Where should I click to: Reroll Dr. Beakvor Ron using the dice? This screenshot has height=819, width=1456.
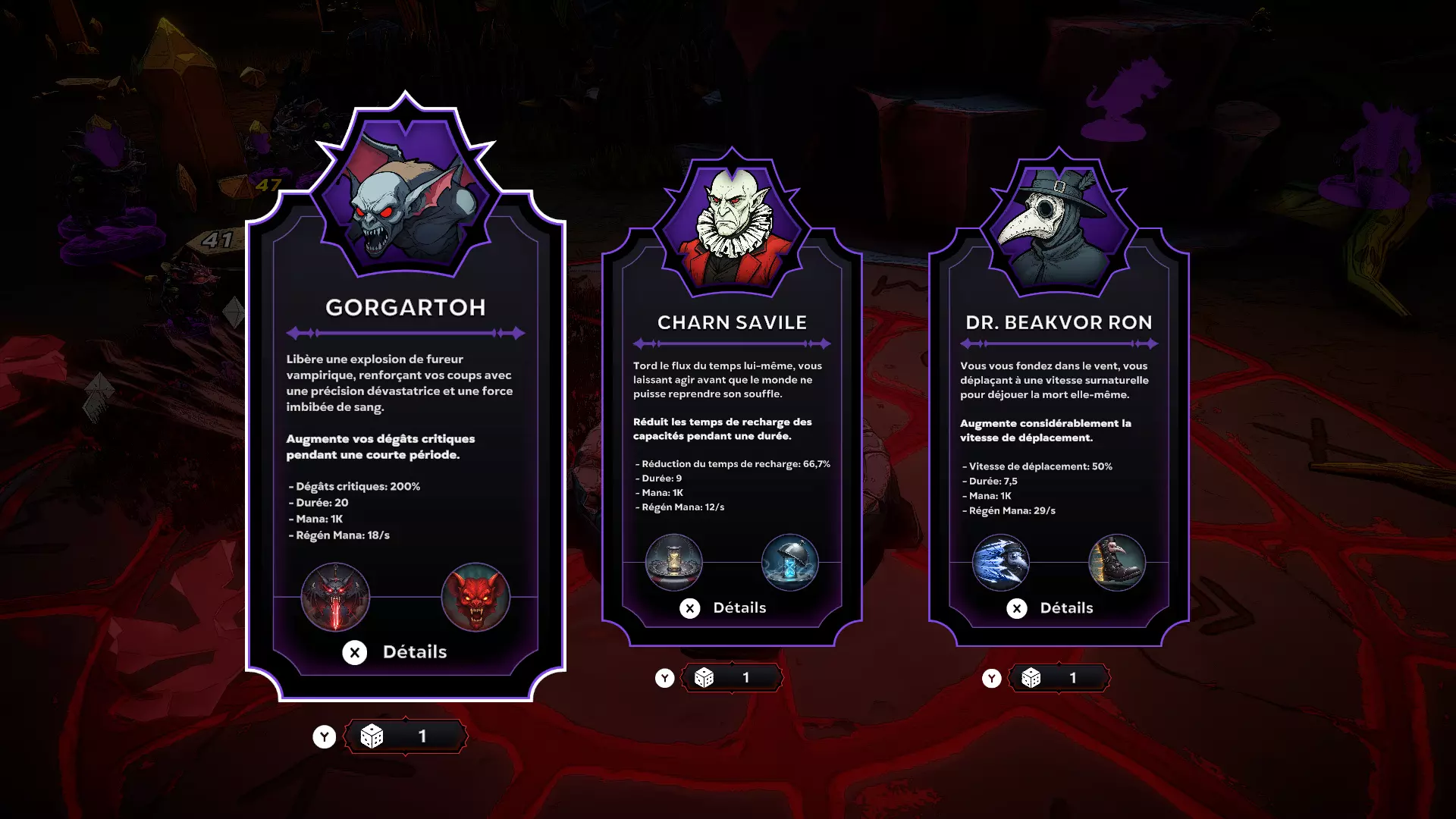[1058, 678]
